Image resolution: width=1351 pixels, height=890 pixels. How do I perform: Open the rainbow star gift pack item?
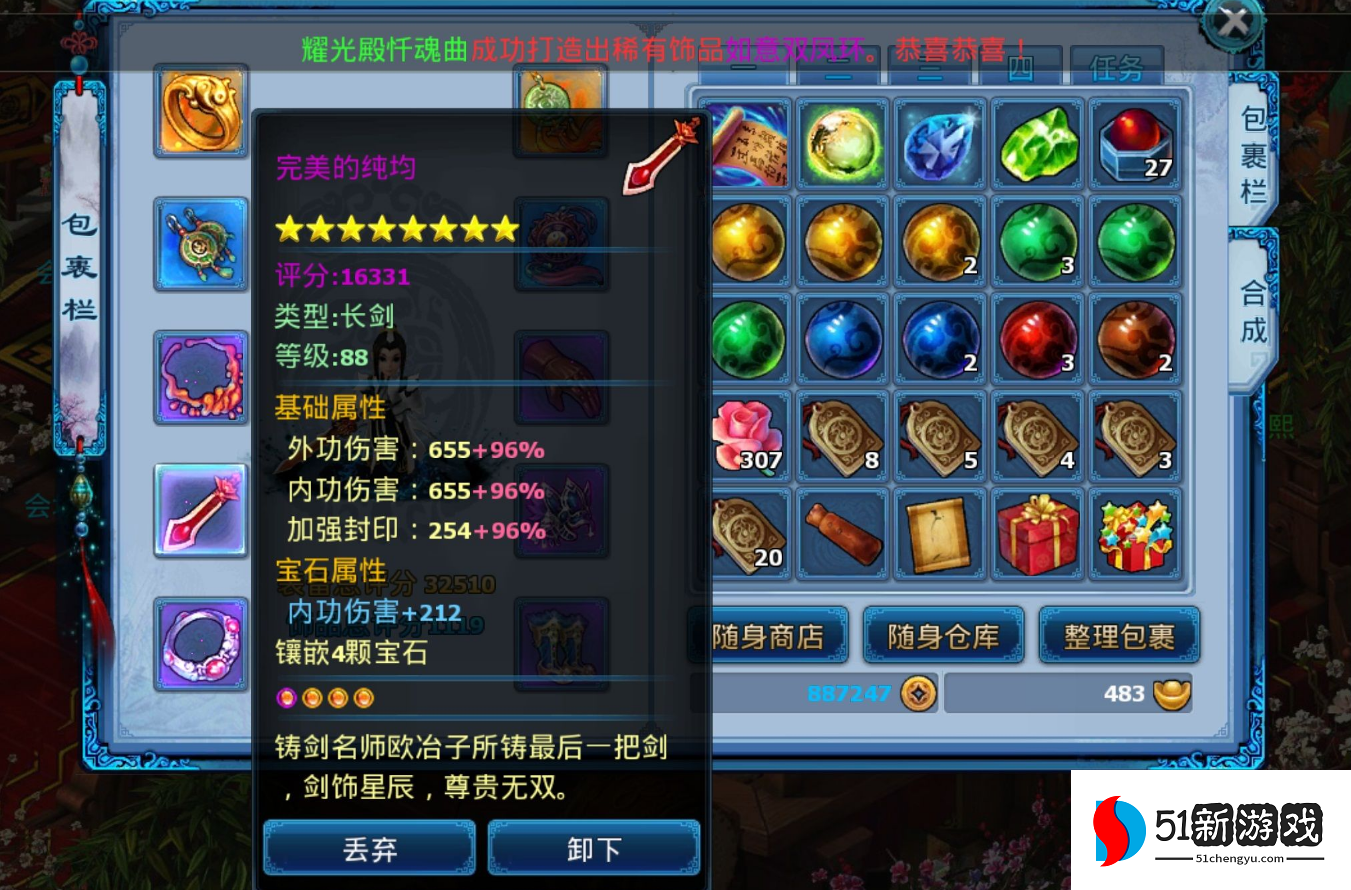pyautogui.click(x=1134, y=533)
